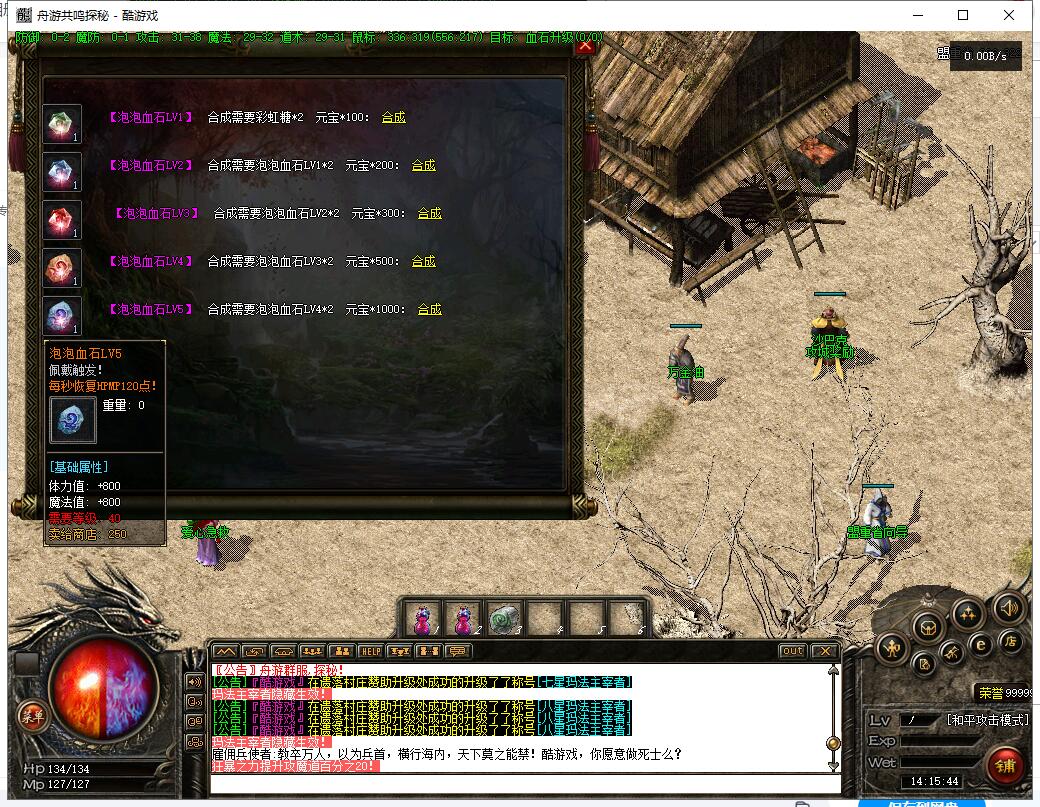The height and width of the screenshot is (807, 1040).
Task: Synthesize 泡泡血石LV1 via its 合成 link
Action: (394, 117)
